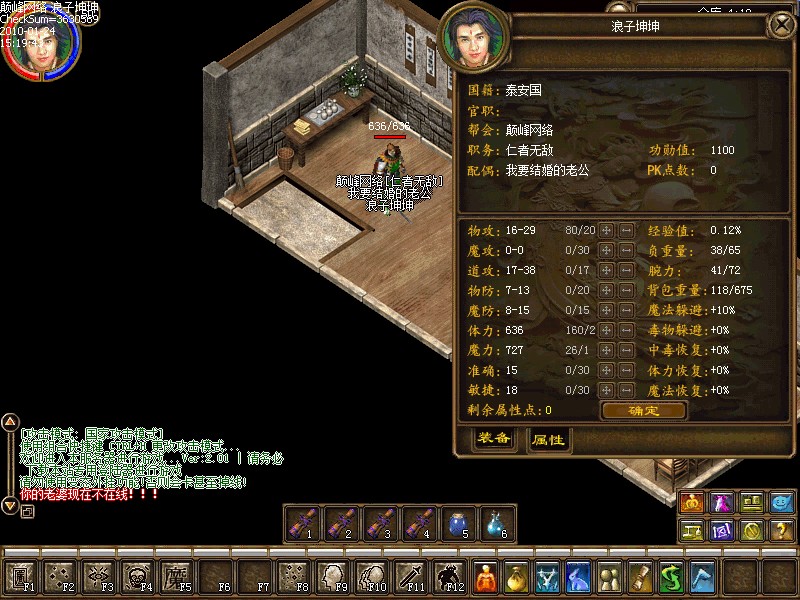Activate the F11 sword skill
This screenshot has height=600, width=800.
point(411,577)
